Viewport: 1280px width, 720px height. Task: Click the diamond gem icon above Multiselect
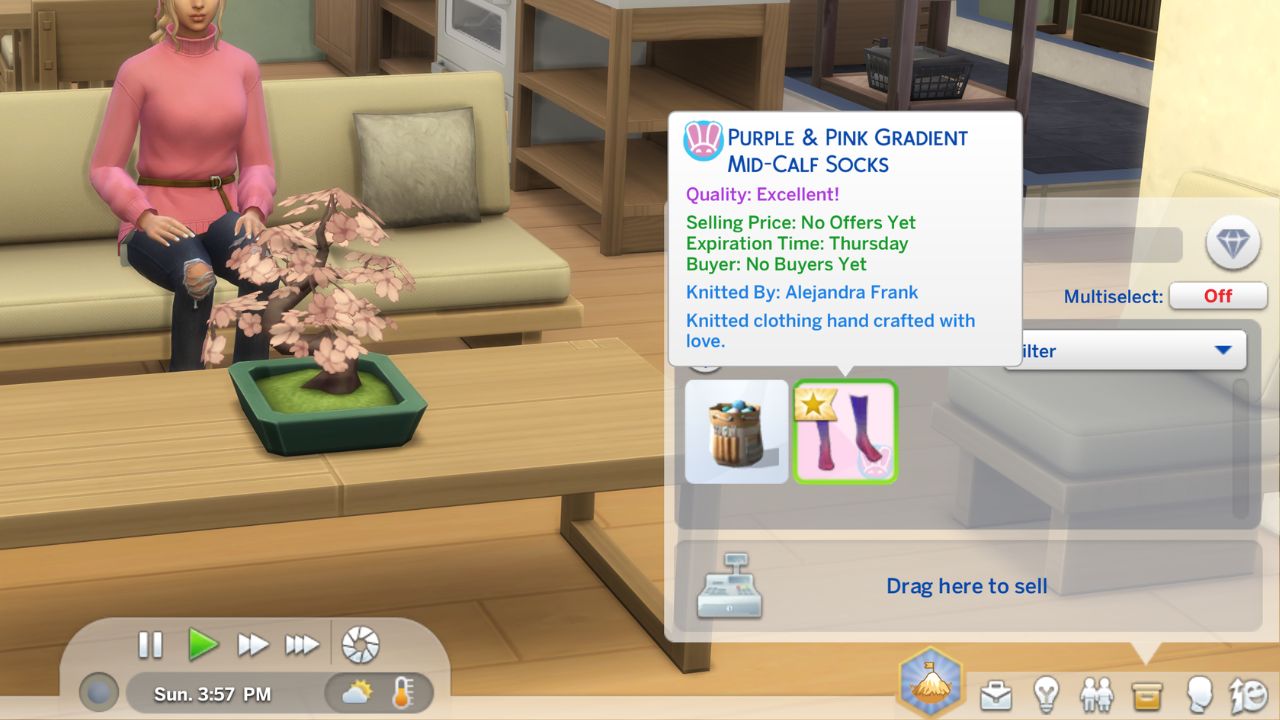click(x=1231, y=244)
